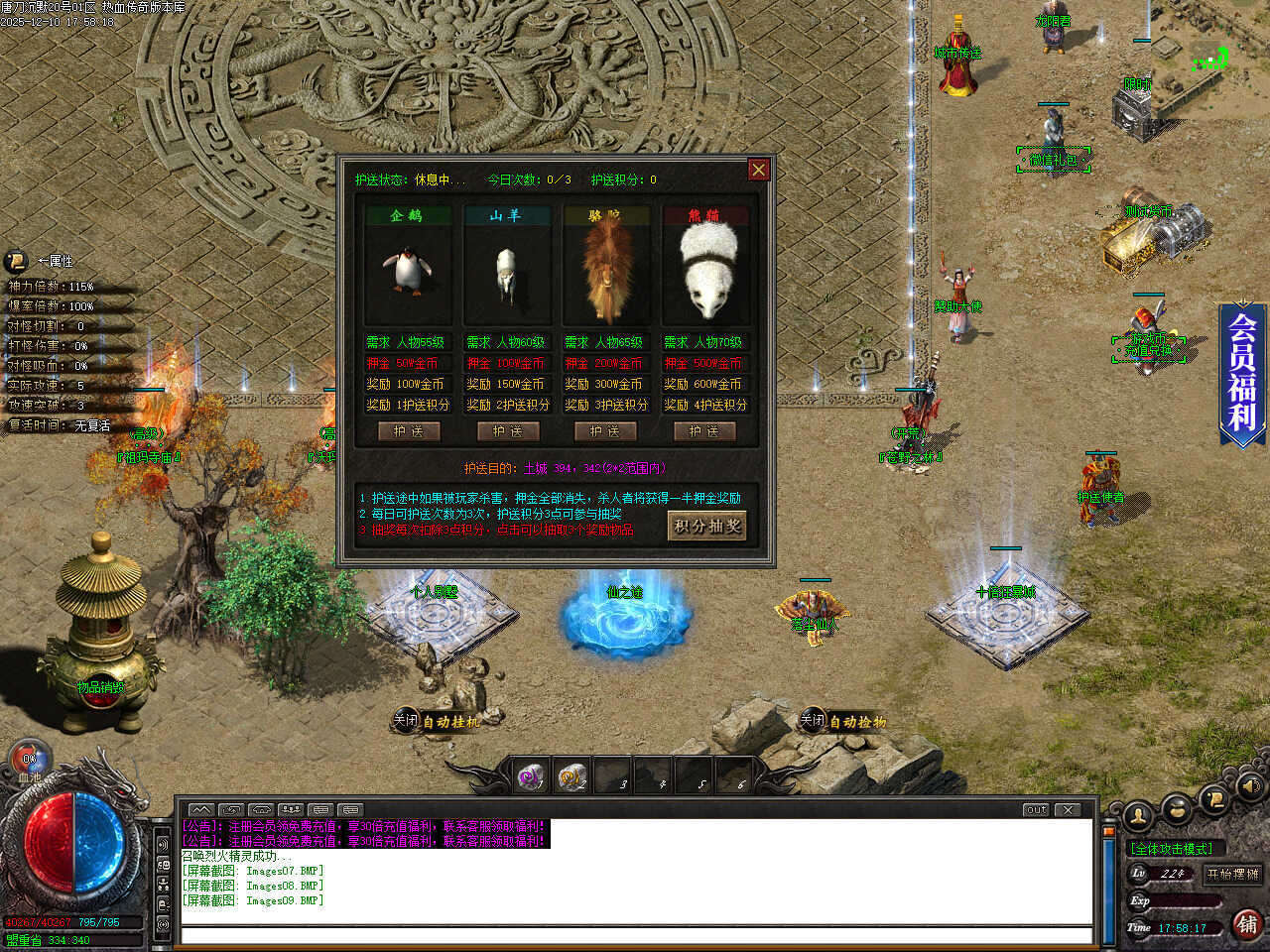Click the OUT button on chat window

(1036, 809)
